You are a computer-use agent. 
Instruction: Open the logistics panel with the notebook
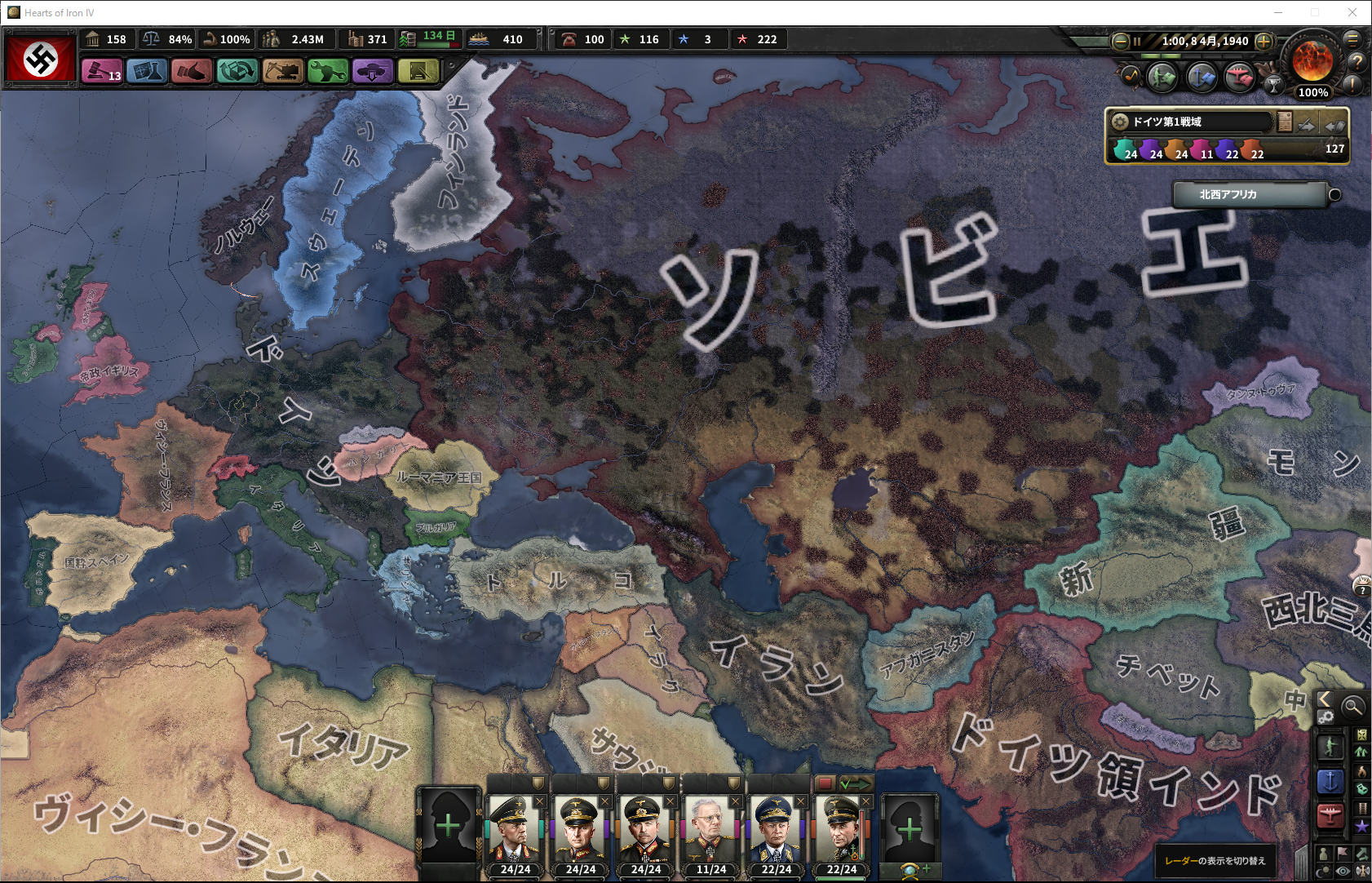[x=418, y=72]
